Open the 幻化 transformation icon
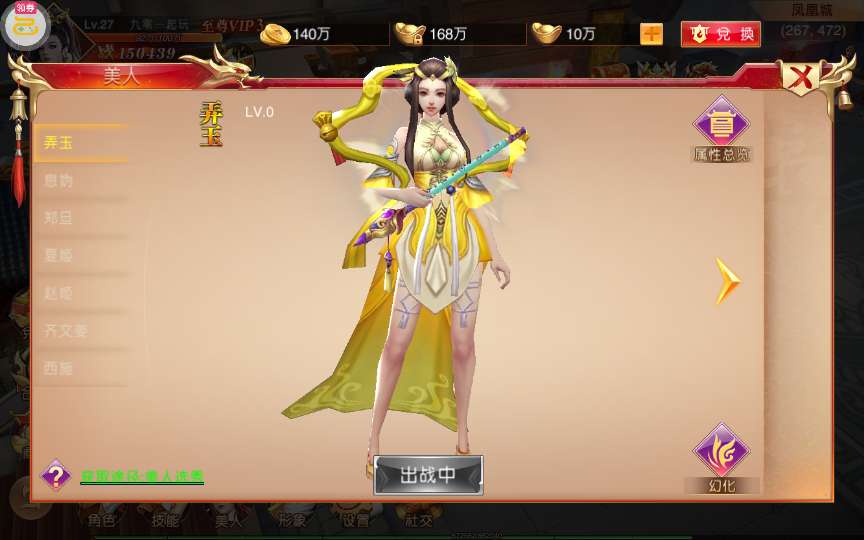 721,457
